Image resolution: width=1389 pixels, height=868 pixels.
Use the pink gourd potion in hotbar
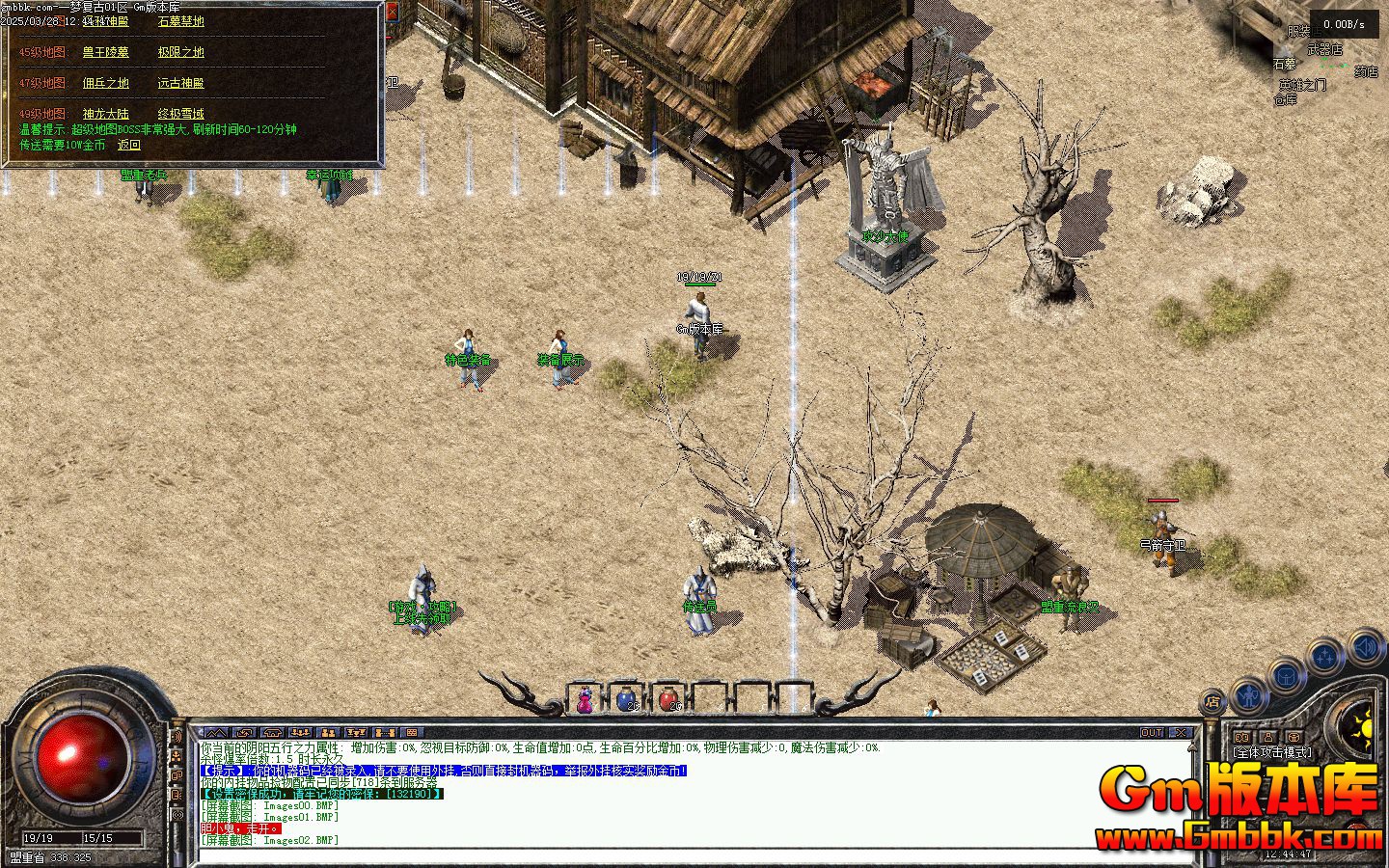tap(585, 700)
